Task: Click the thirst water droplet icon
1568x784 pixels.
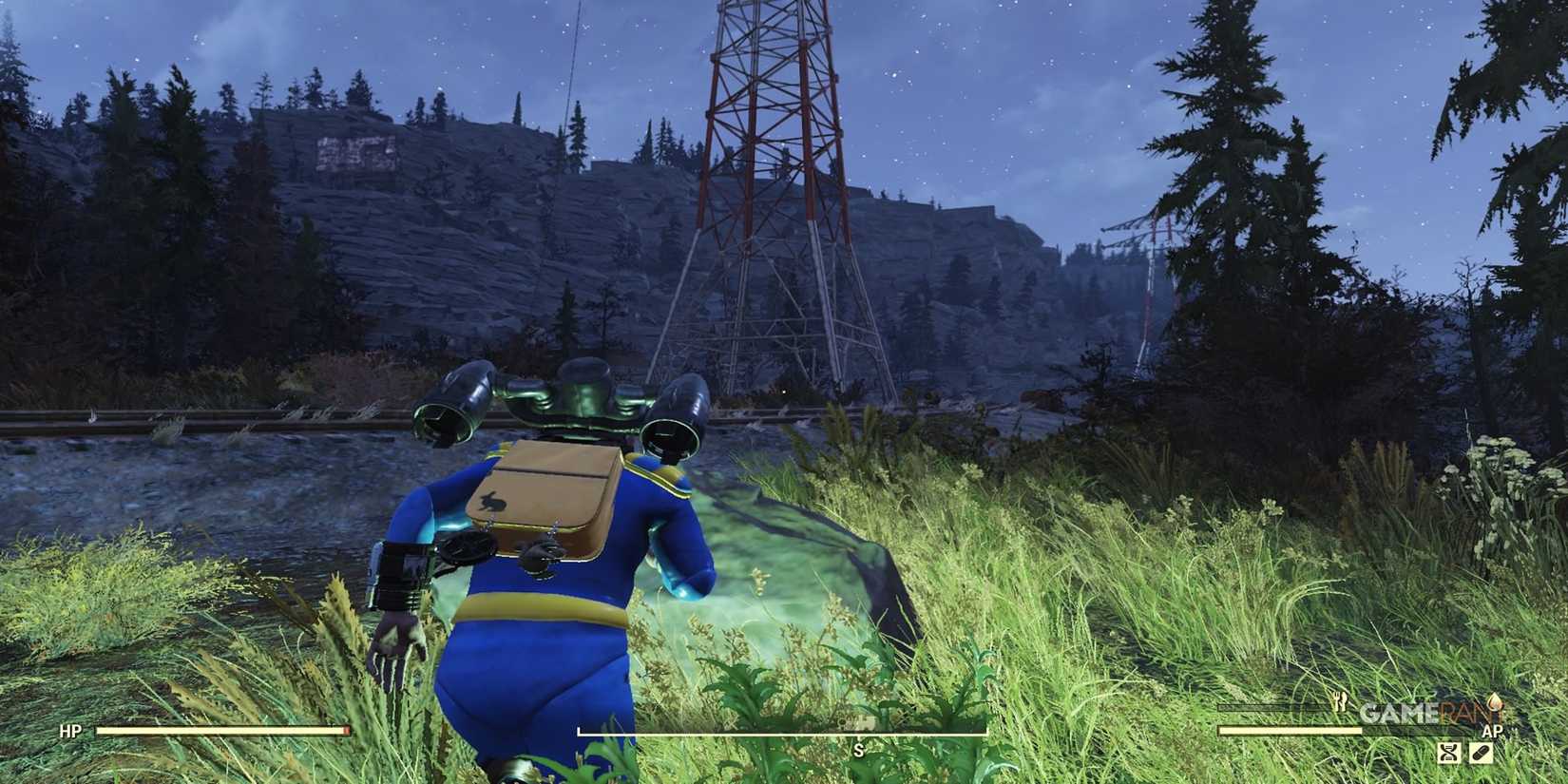Action: point(1495,703)
